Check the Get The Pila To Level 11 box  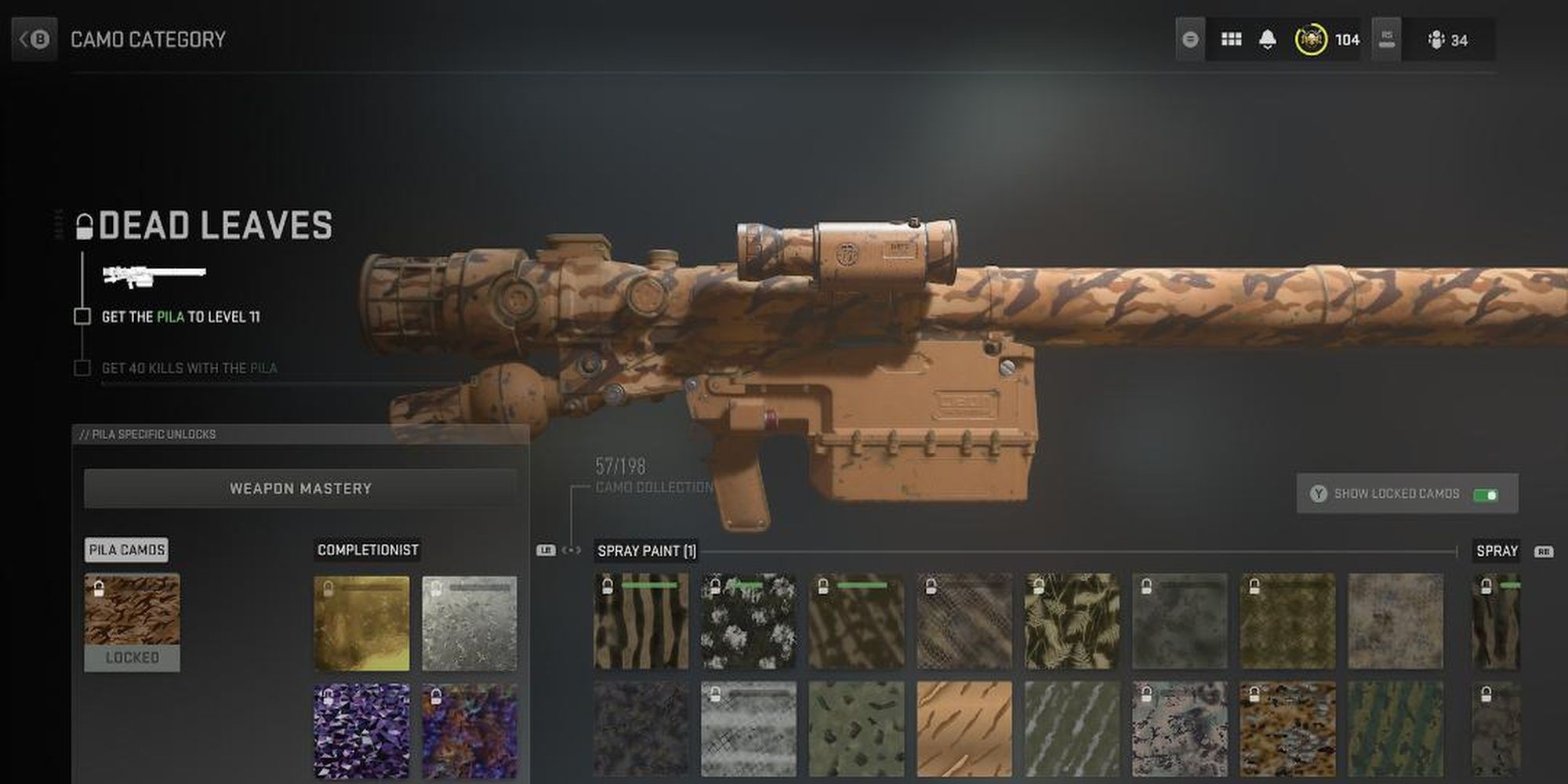tap(82, 318)
